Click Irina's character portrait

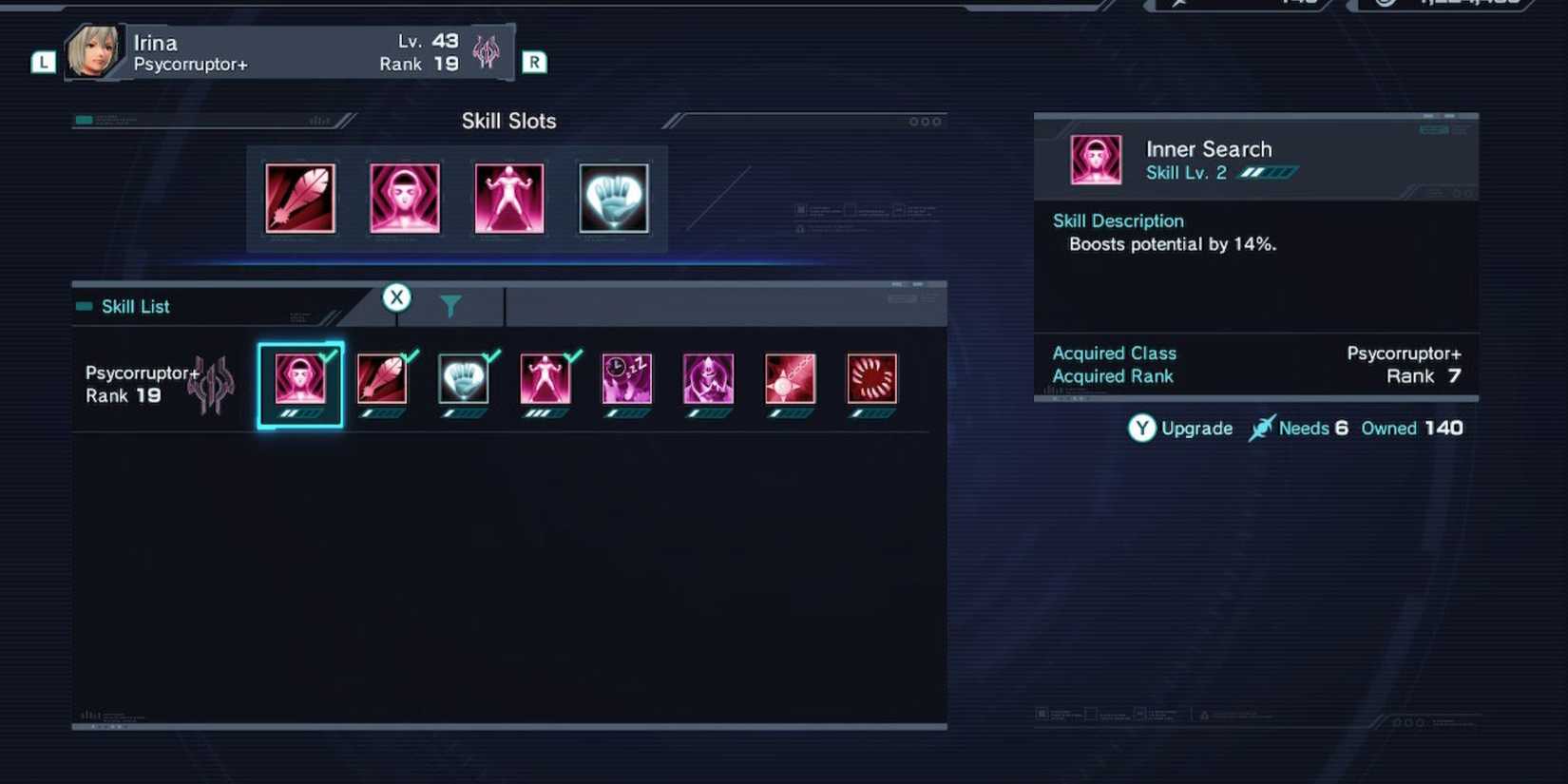tap(95, 52)
